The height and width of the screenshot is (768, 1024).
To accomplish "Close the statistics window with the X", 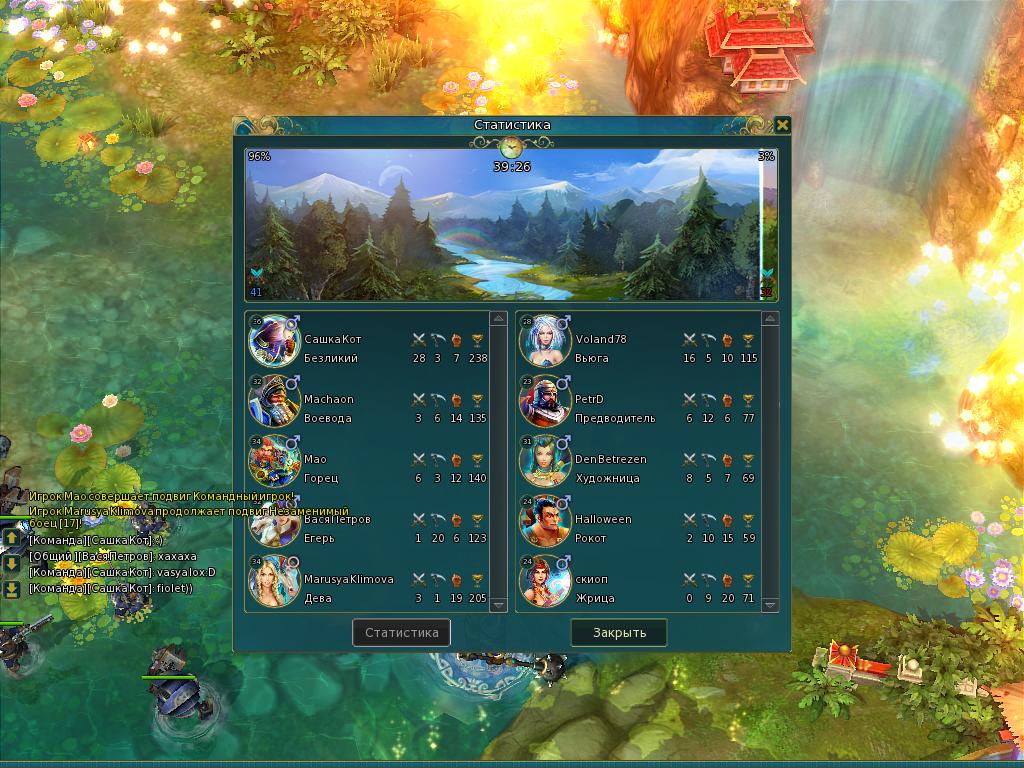I will (x=782, y=125).
